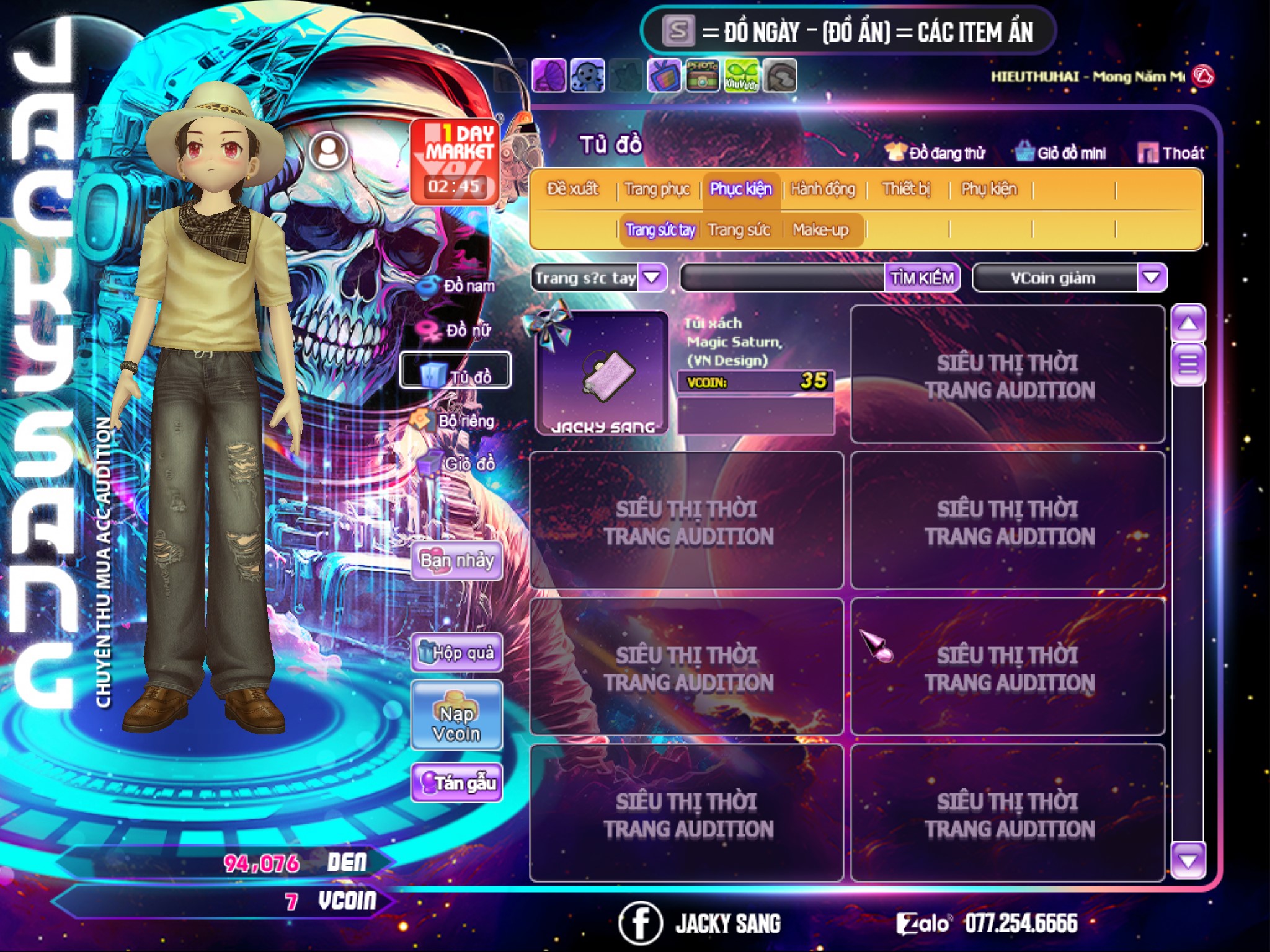Open the Đồ nam menu

(458, 286)
